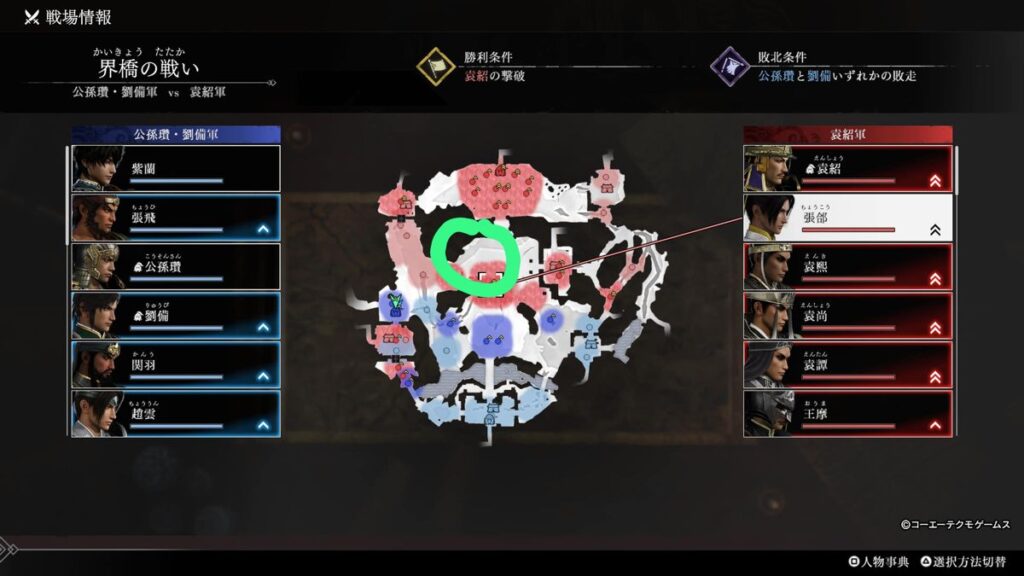Choose the 王摩 officer row

click(x=848, y=414)
